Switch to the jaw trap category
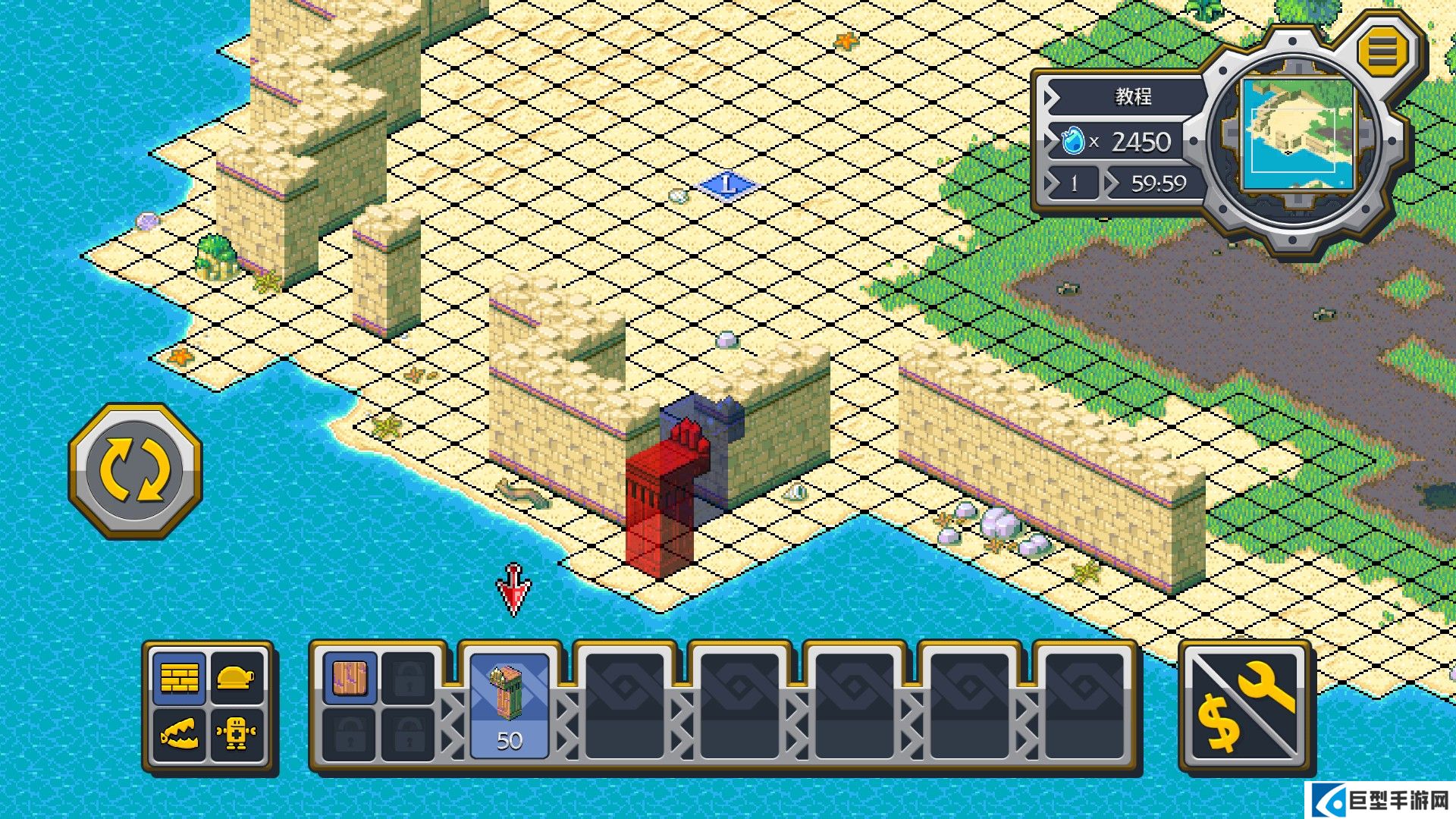The height and width of the screenshot is (819, 1456). tap(180, 734)
